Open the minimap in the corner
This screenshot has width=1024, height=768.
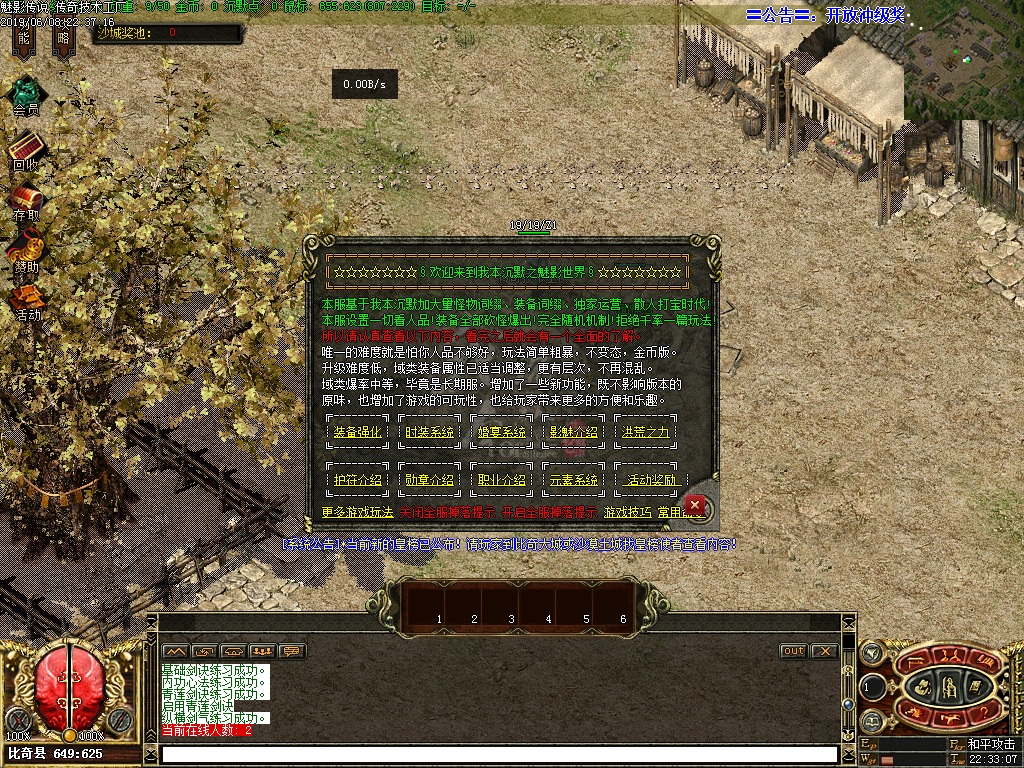click(964, 62)
